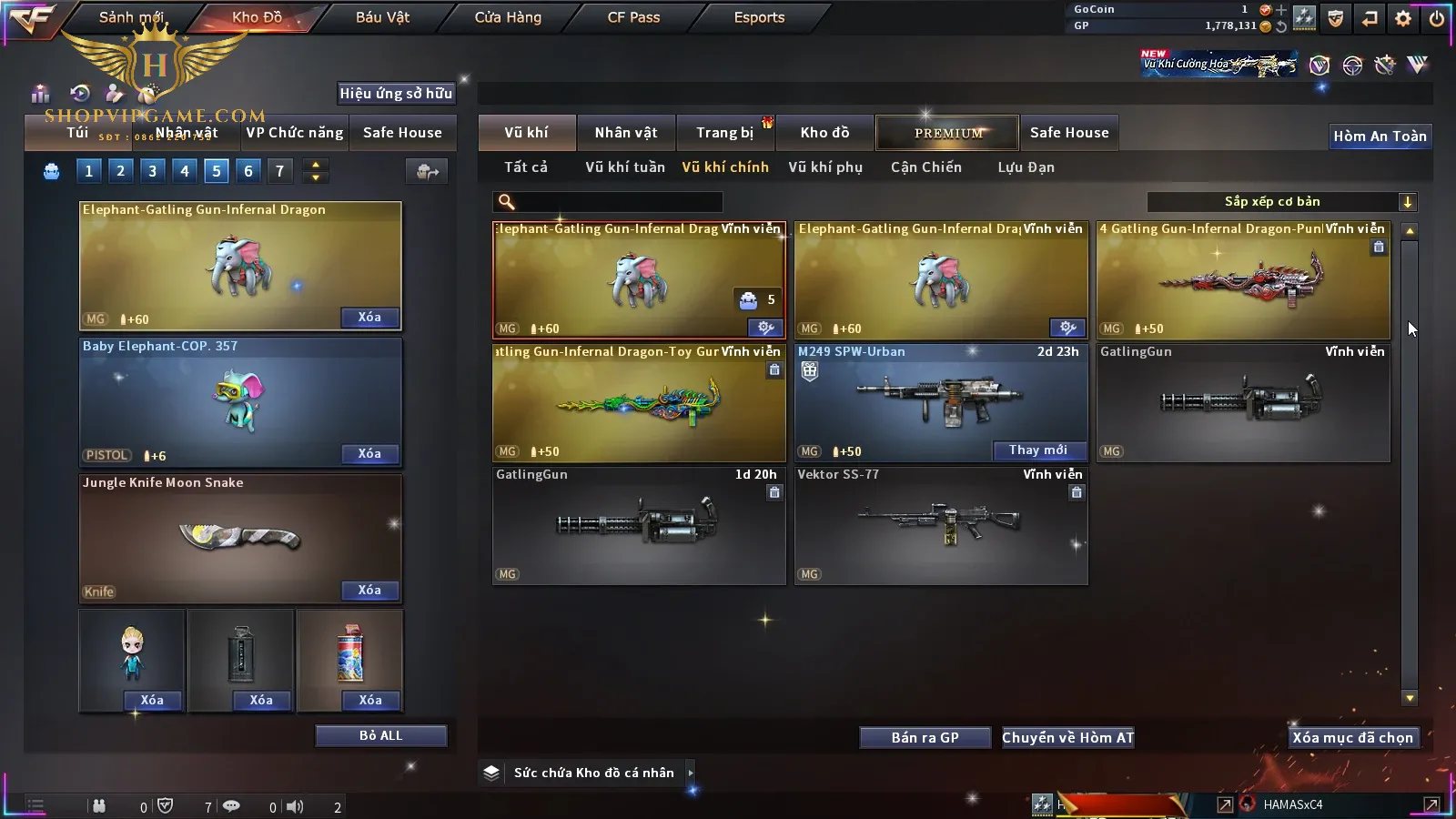The image size is (1456, 819).
Task: Open the Cửa Hàng shop menu
Action: click(x=508, y=17)
